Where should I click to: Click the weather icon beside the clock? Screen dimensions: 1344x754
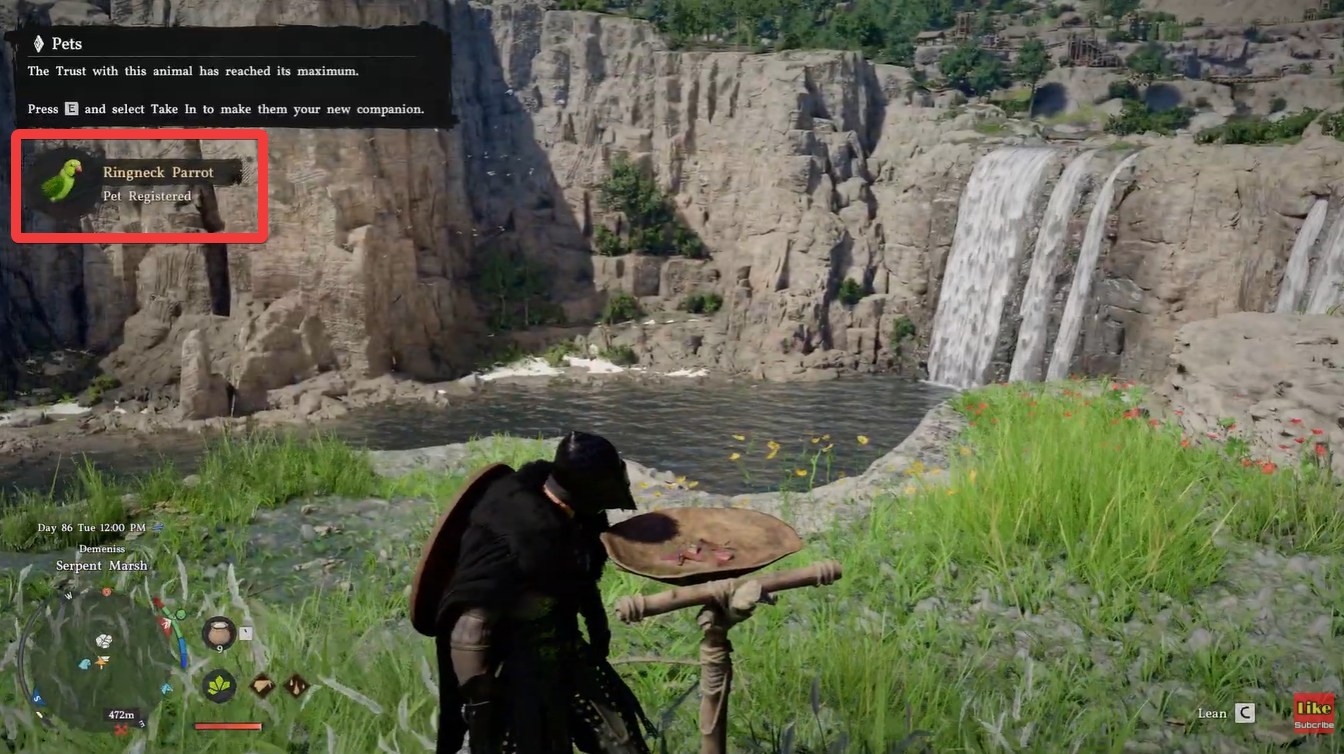157,528
